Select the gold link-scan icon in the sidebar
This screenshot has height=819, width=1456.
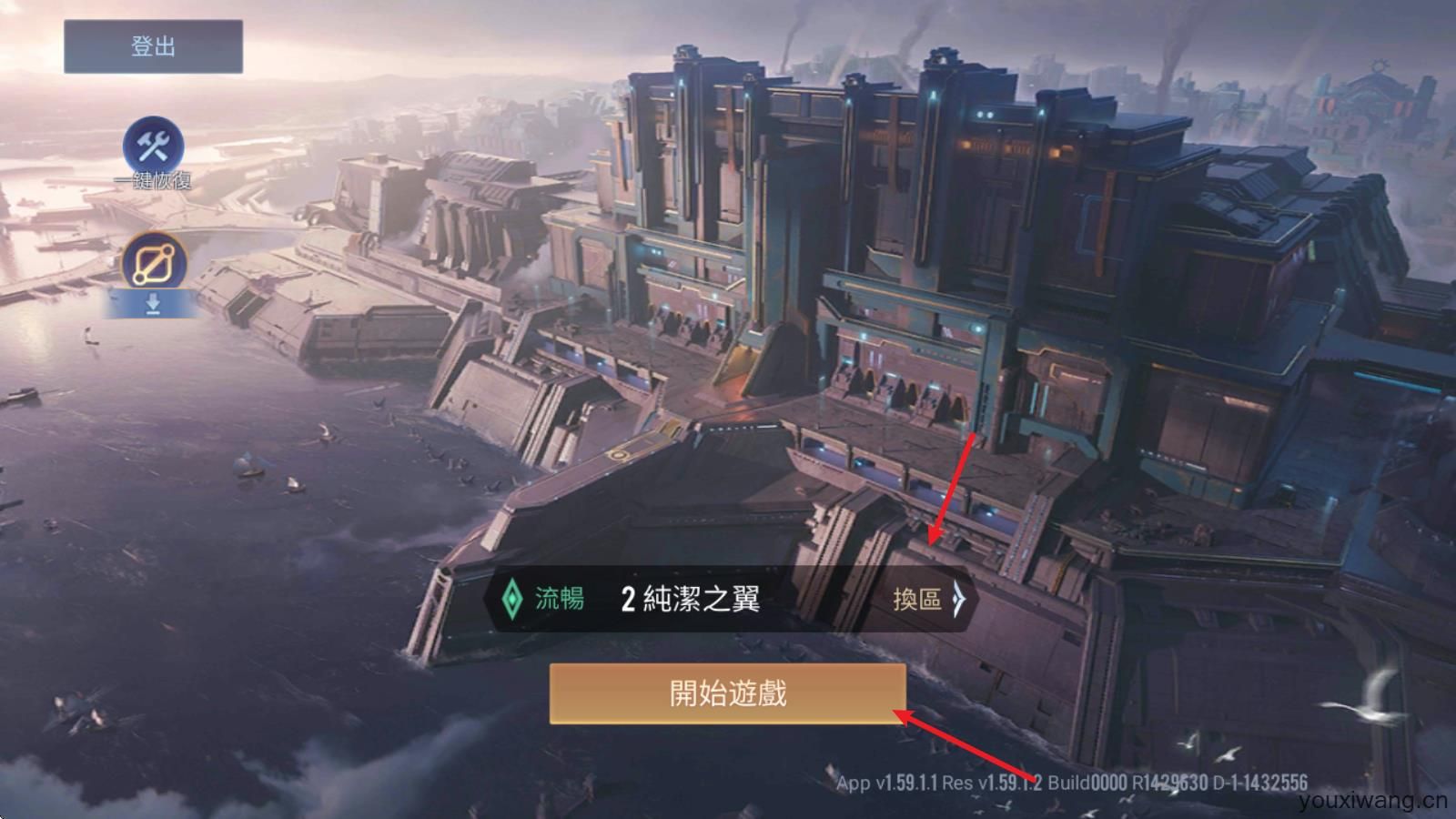click(x=152, y=259)
